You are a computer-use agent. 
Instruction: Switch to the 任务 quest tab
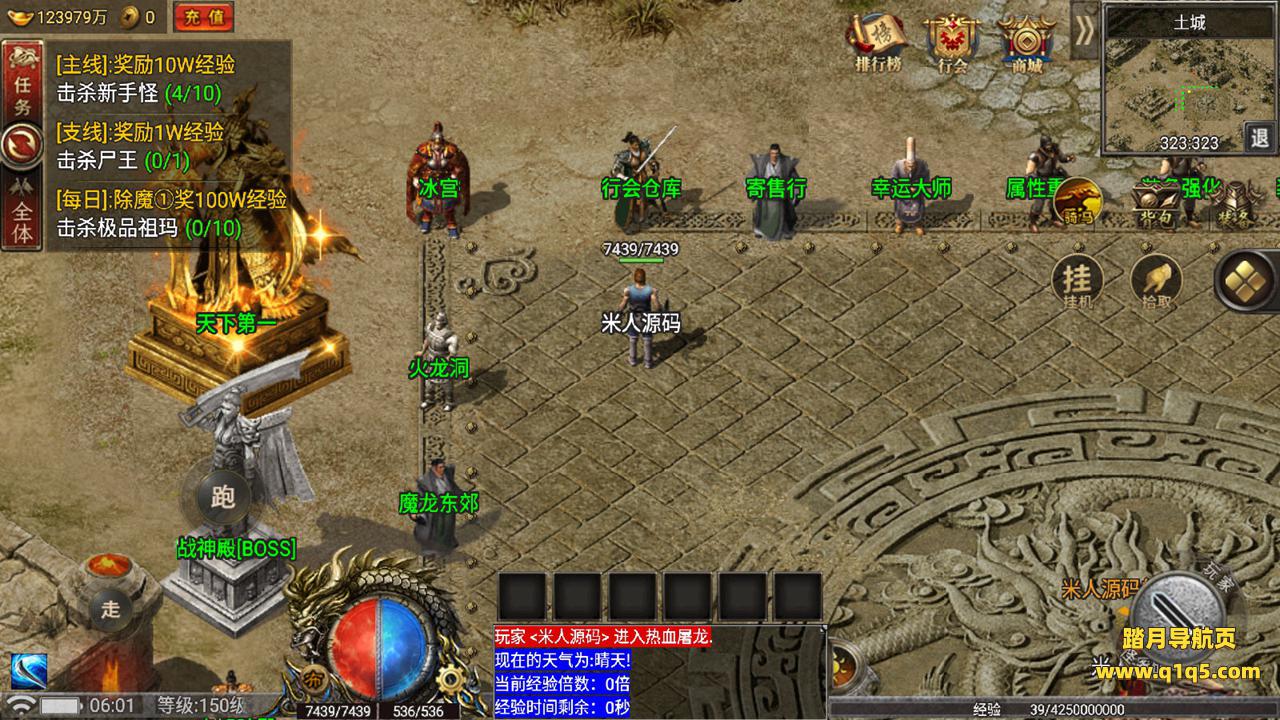22,93
